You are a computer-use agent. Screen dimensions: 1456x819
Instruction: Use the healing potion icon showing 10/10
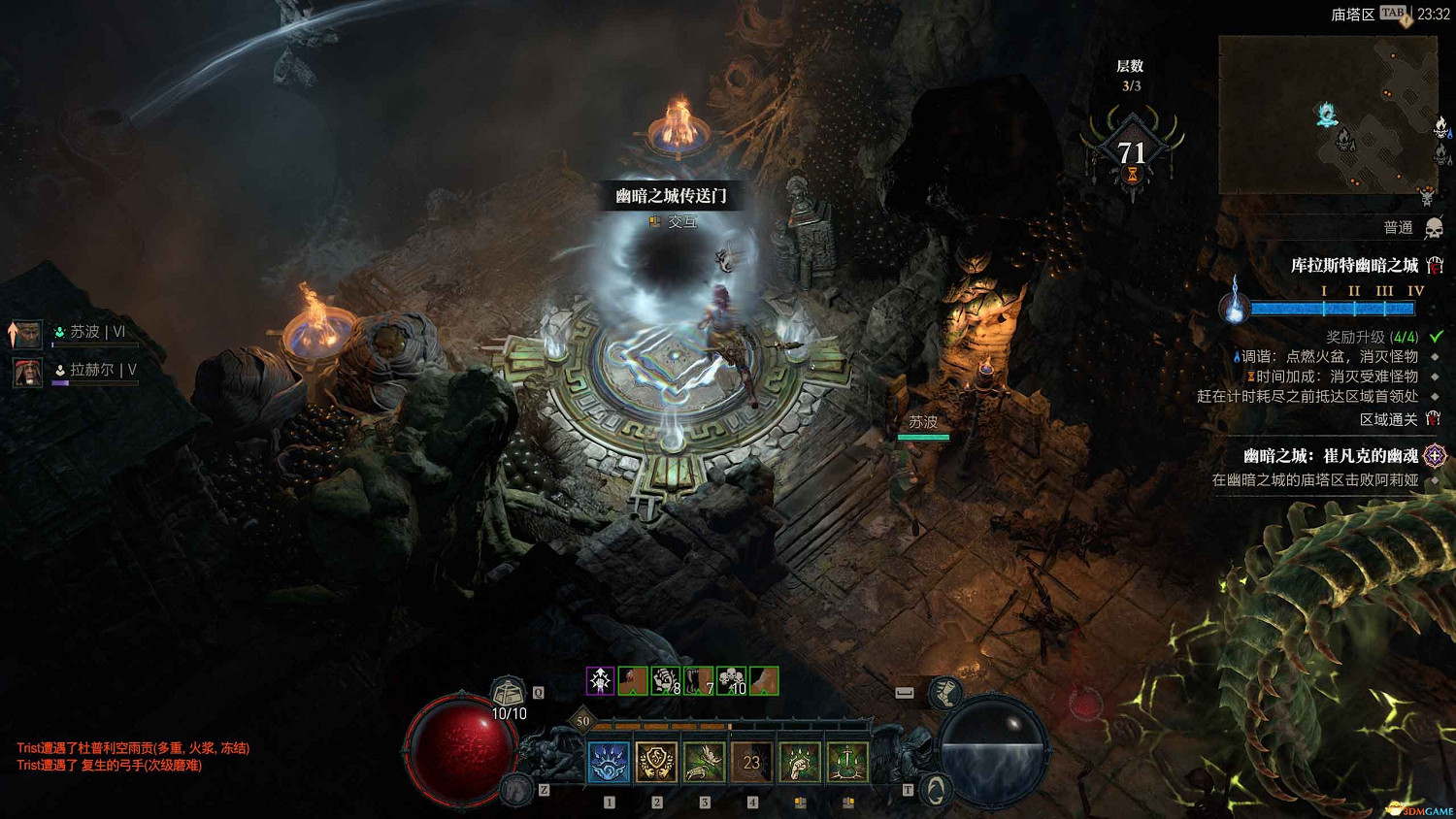click(508, 694)
